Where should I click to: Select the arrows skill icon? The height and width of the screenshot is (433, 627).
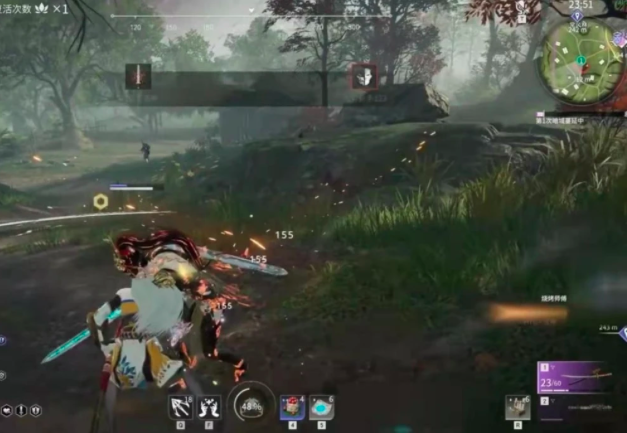click(x=180, y=407)
